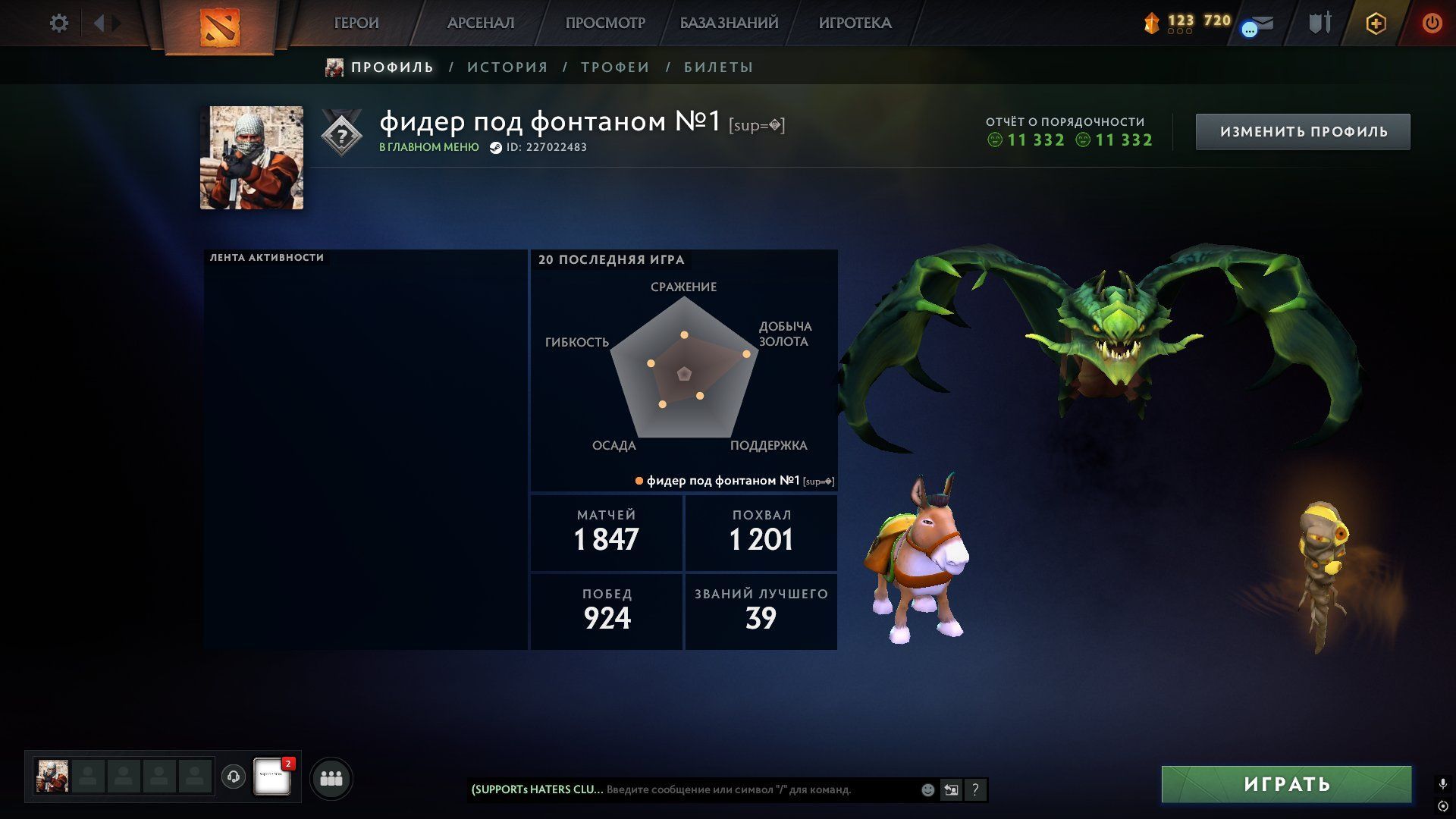Open the ИГРОТЕКА arcade menu
Image resolution: width=1456 pixels, height=819 pixels.
tap(855, 24)
